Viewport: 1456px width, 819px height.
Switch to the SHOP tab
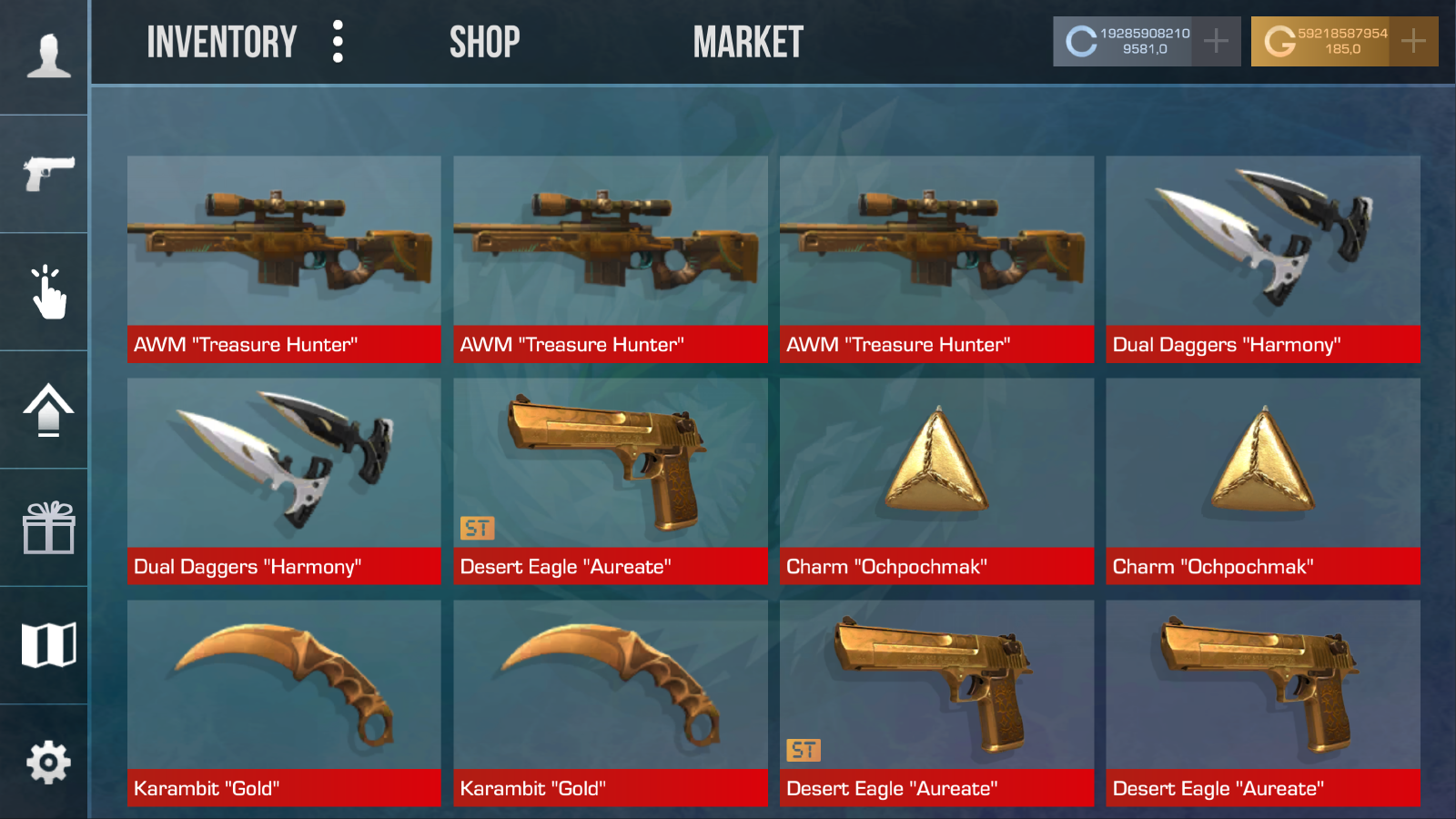[x=485, y=41]
